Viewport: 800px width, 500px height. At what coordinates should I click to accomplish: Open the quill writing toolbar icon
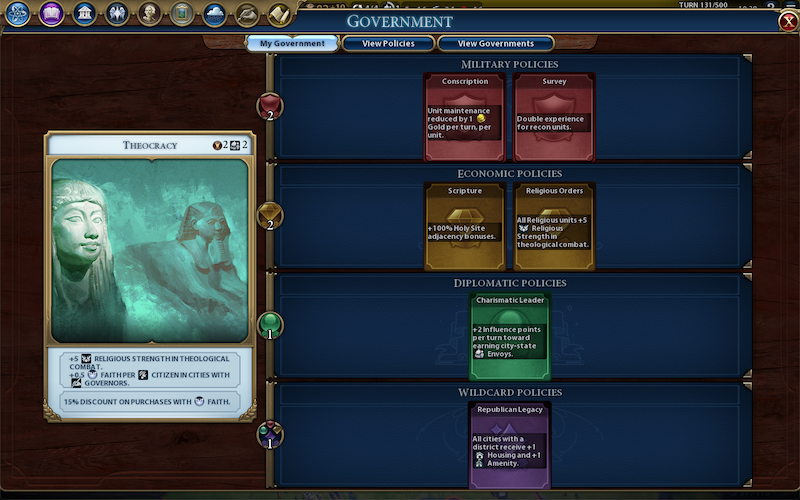tap(246, 14)
